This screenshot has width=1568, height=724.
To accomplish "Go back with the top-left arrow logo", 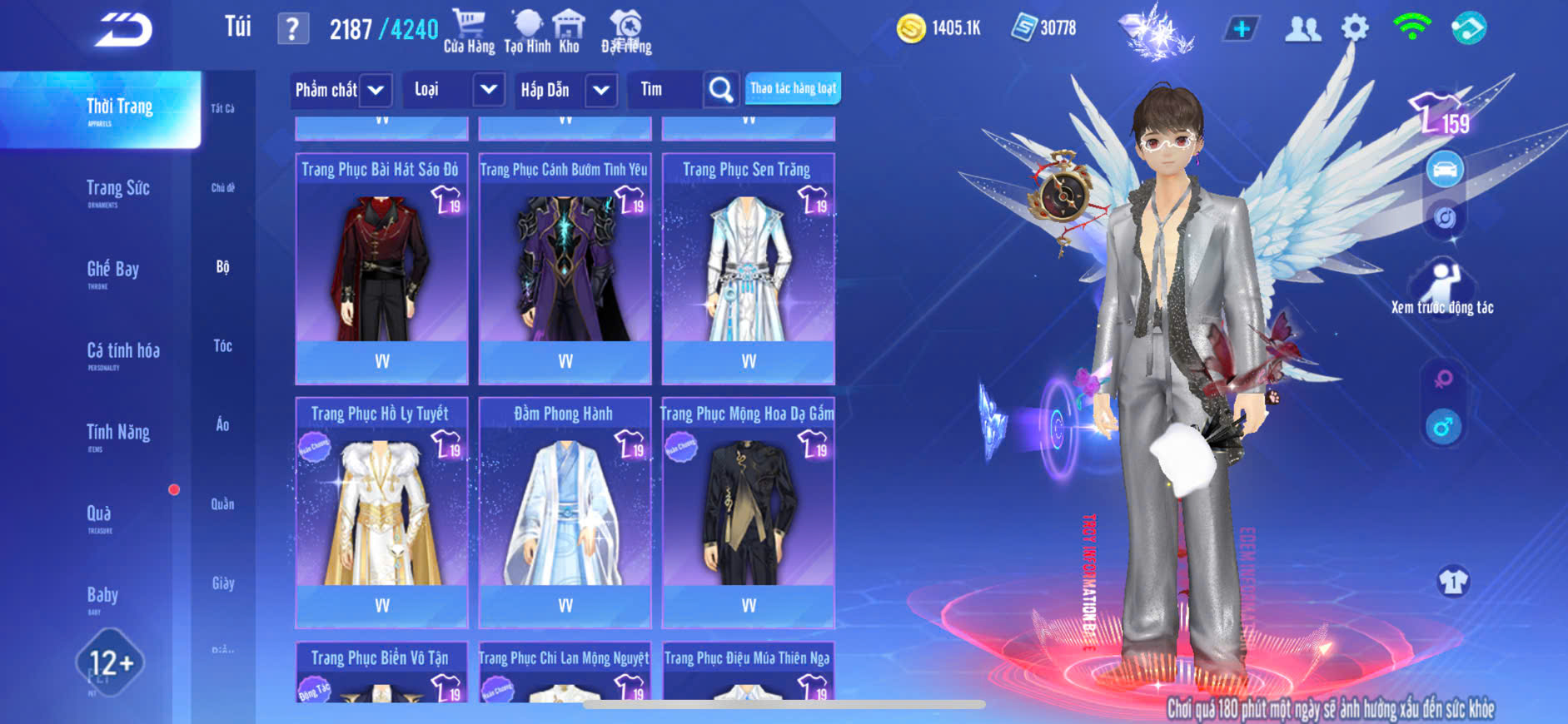I will (123, 30).
